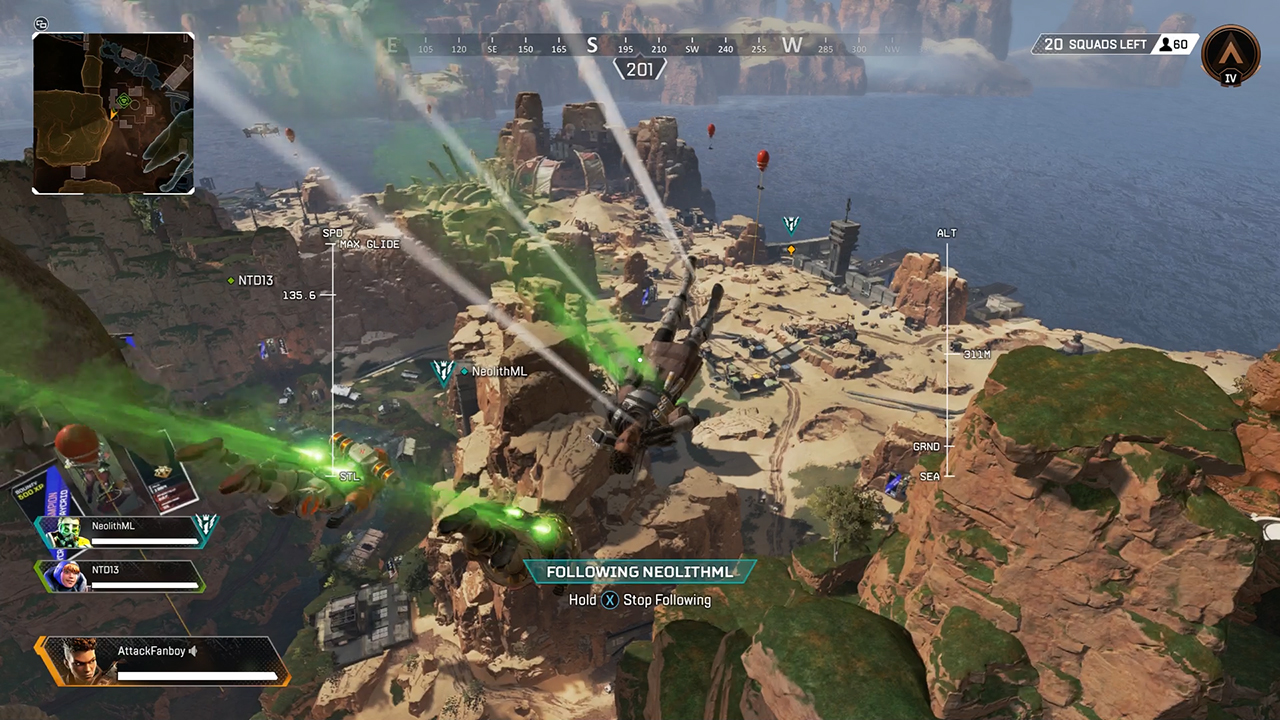Select the Following NeolithML banner

[x=640, y=572]
